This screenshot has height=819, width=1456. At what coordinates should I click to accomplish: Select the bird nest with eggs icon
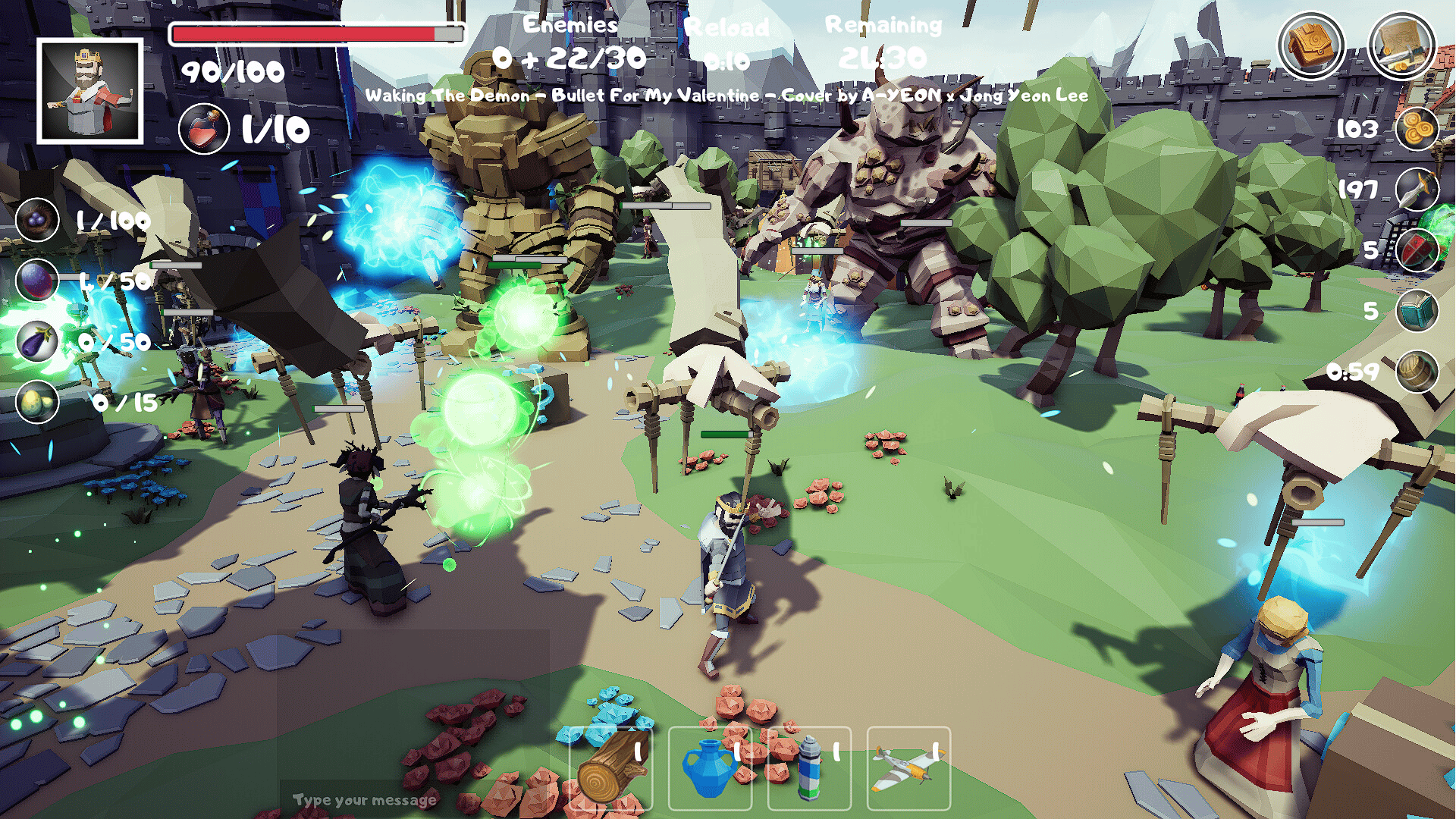coord(37,220)
